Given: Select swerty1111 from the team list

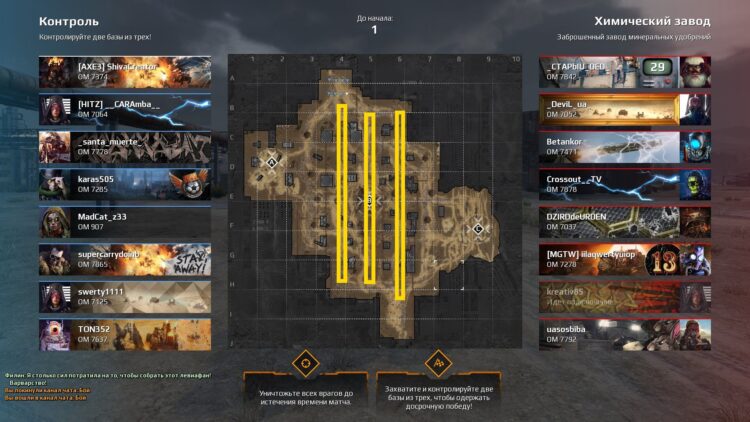Looking at the screenshot, I should click(x=125, y=296).
